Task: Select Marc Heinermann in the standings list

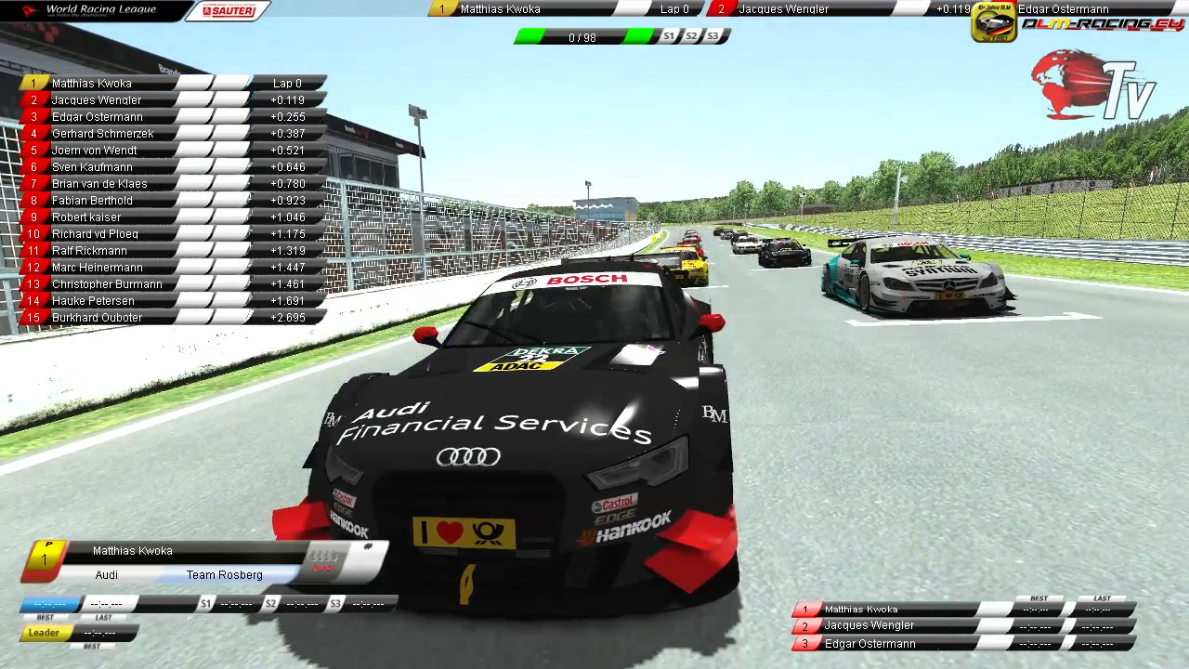Action: (97, 268)
